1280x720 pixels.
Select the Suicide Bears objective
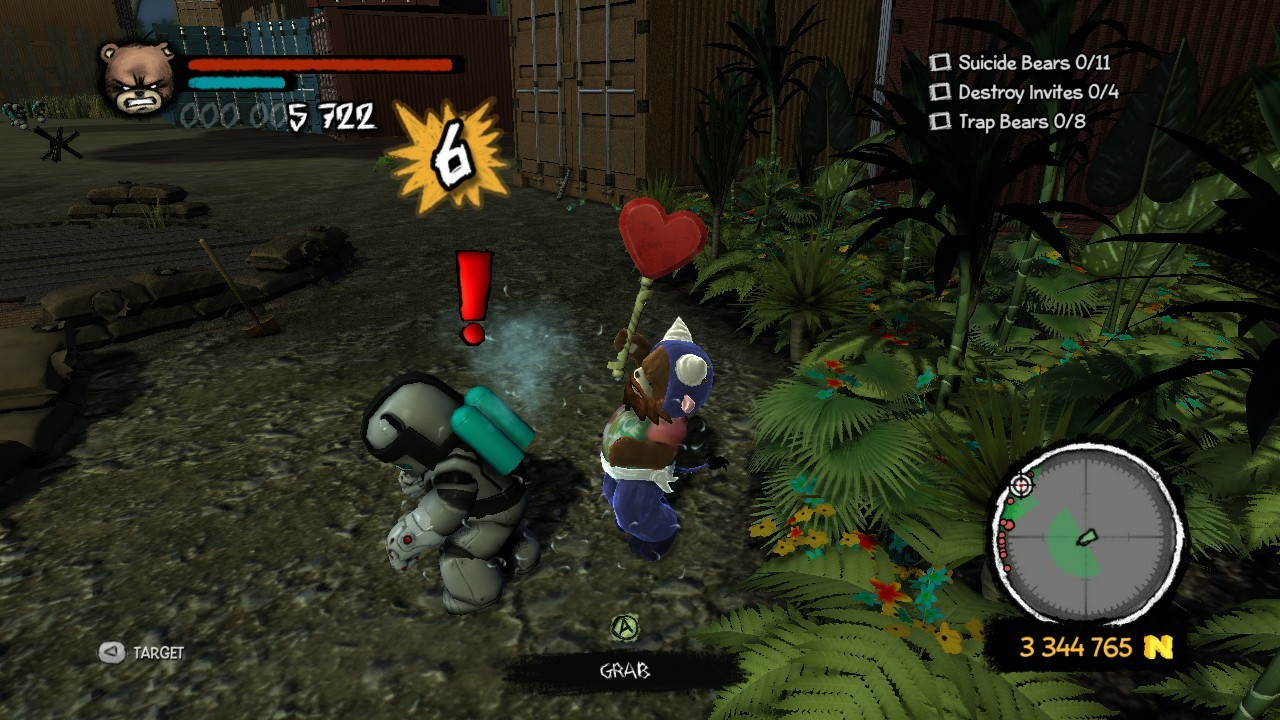[1022, 63]
